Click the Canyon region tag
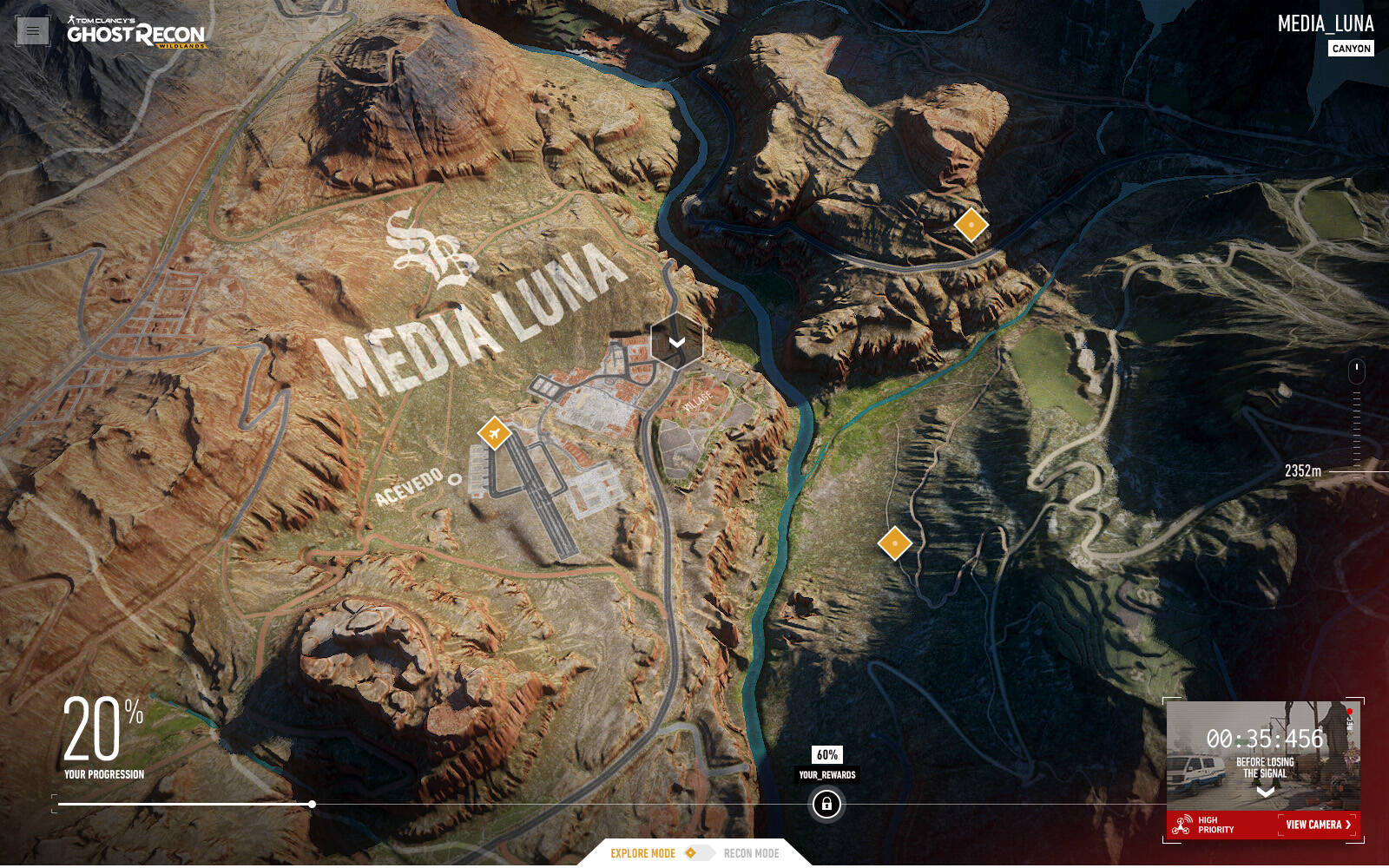This screenshot has width=1389, height=868. pyautogui.click(x=1351, y=49)
